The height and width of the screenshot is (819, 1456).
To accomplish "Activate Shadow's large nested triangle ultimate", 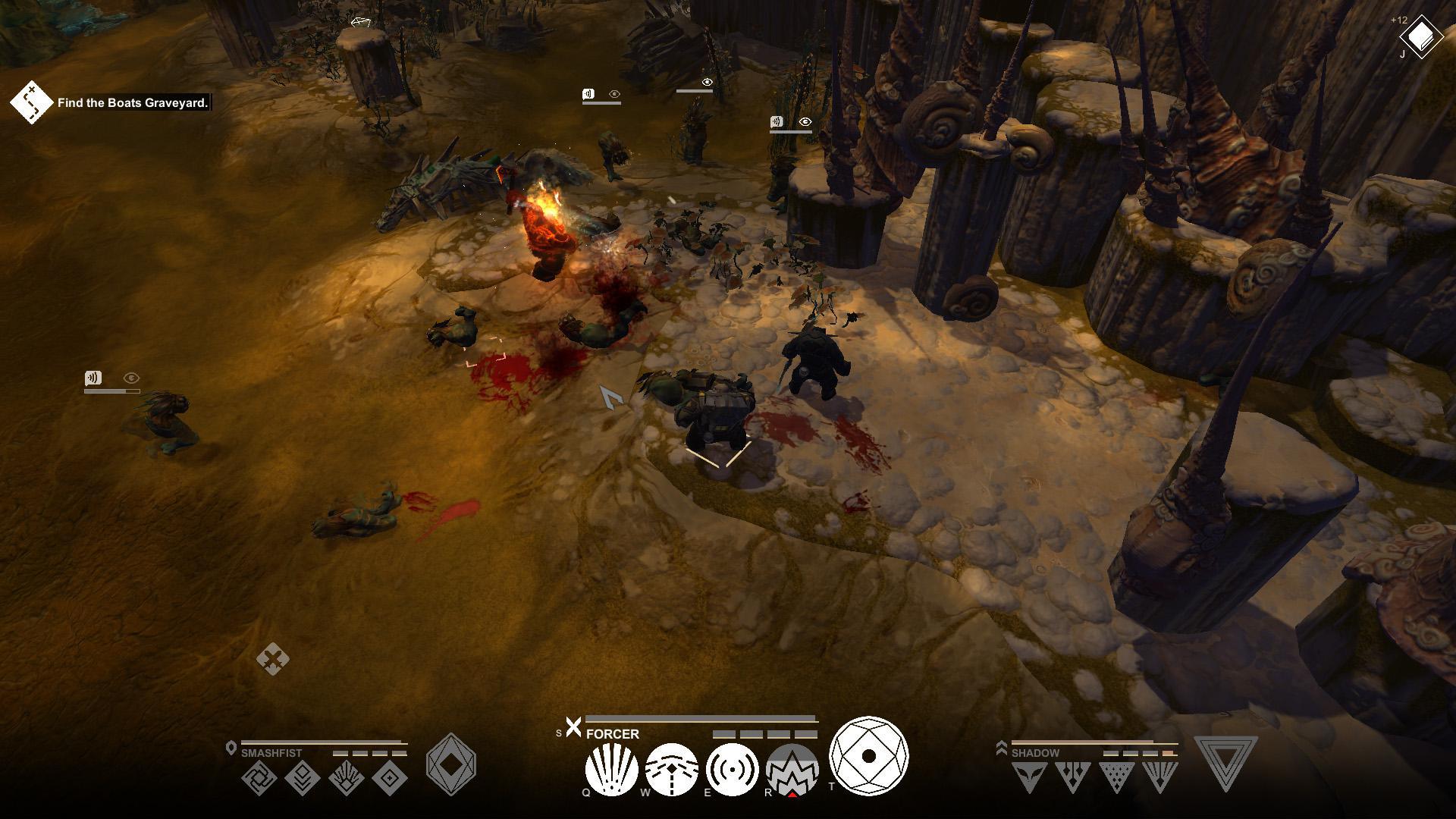I will [x=1225, y=762].
